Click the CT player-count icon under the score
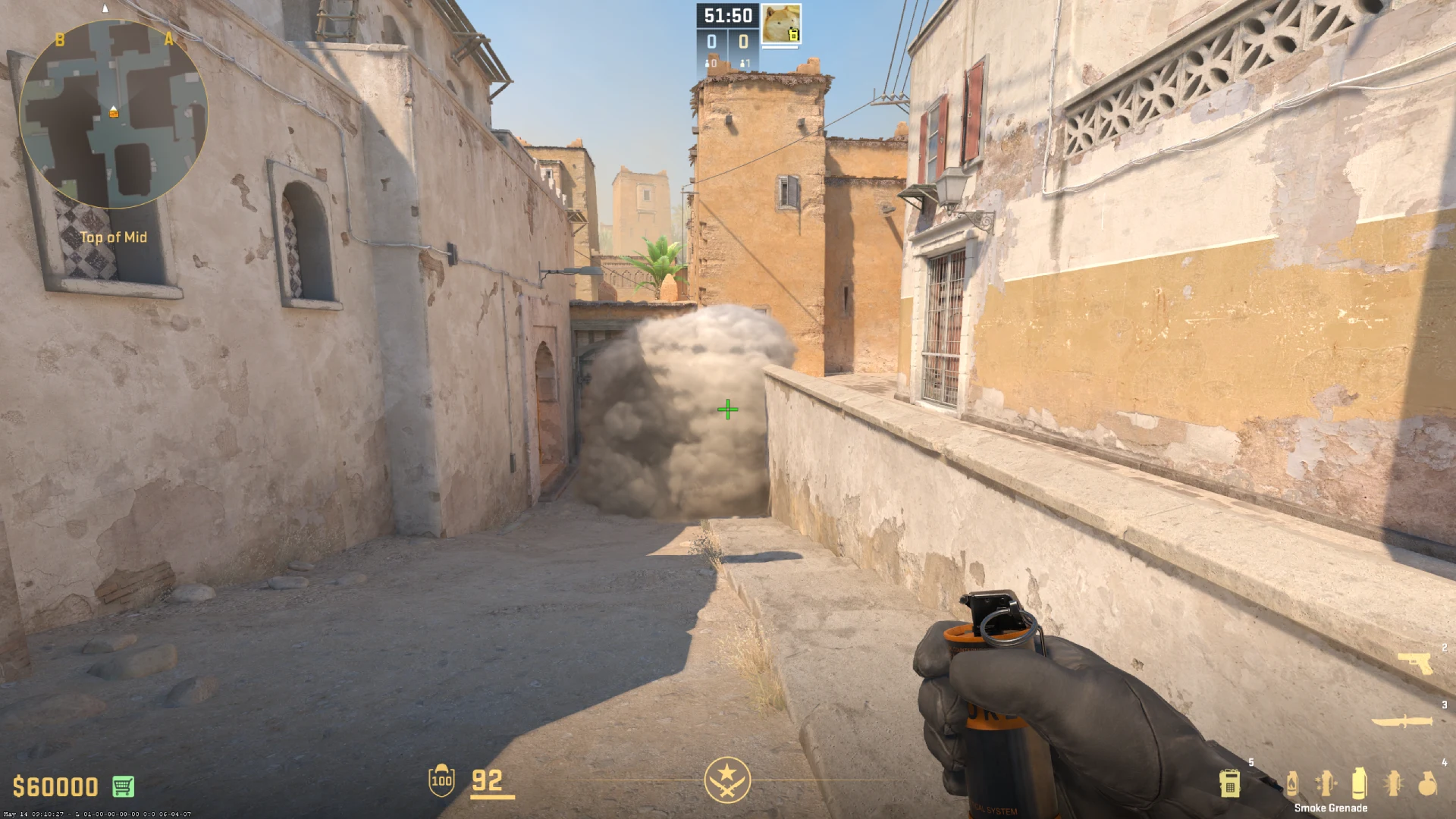This screenshot has height=819, width=1456. coord(707,64)
